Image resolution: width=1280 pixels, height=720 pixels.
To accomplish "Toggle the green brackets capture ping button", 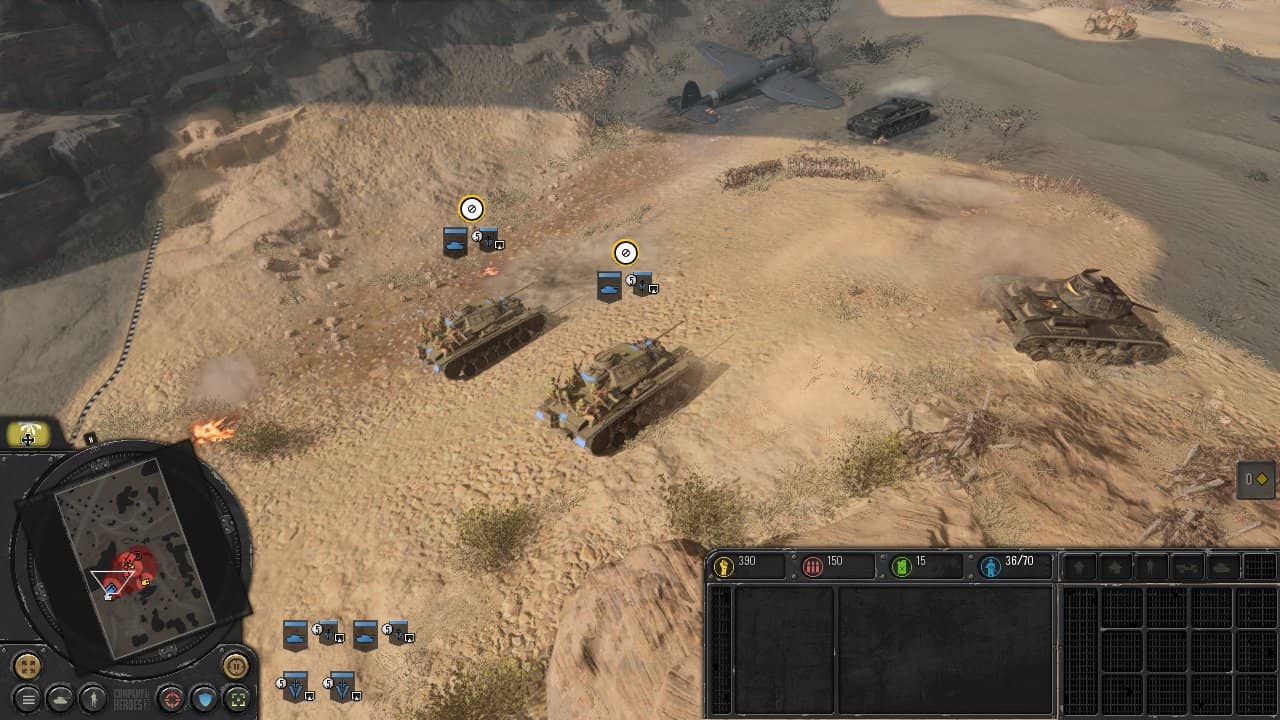I will (237, 698).
